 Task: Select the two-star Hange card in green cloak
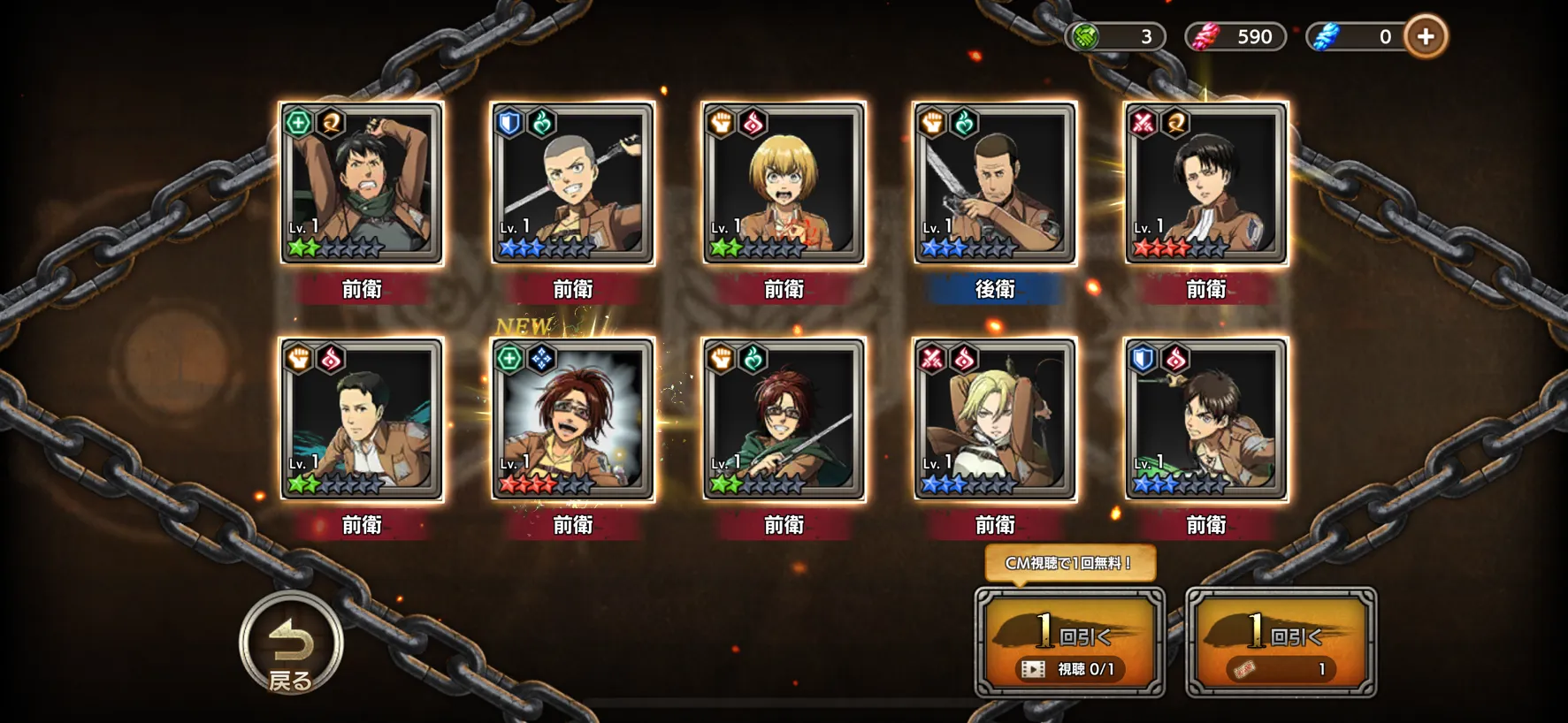[784, 419]
